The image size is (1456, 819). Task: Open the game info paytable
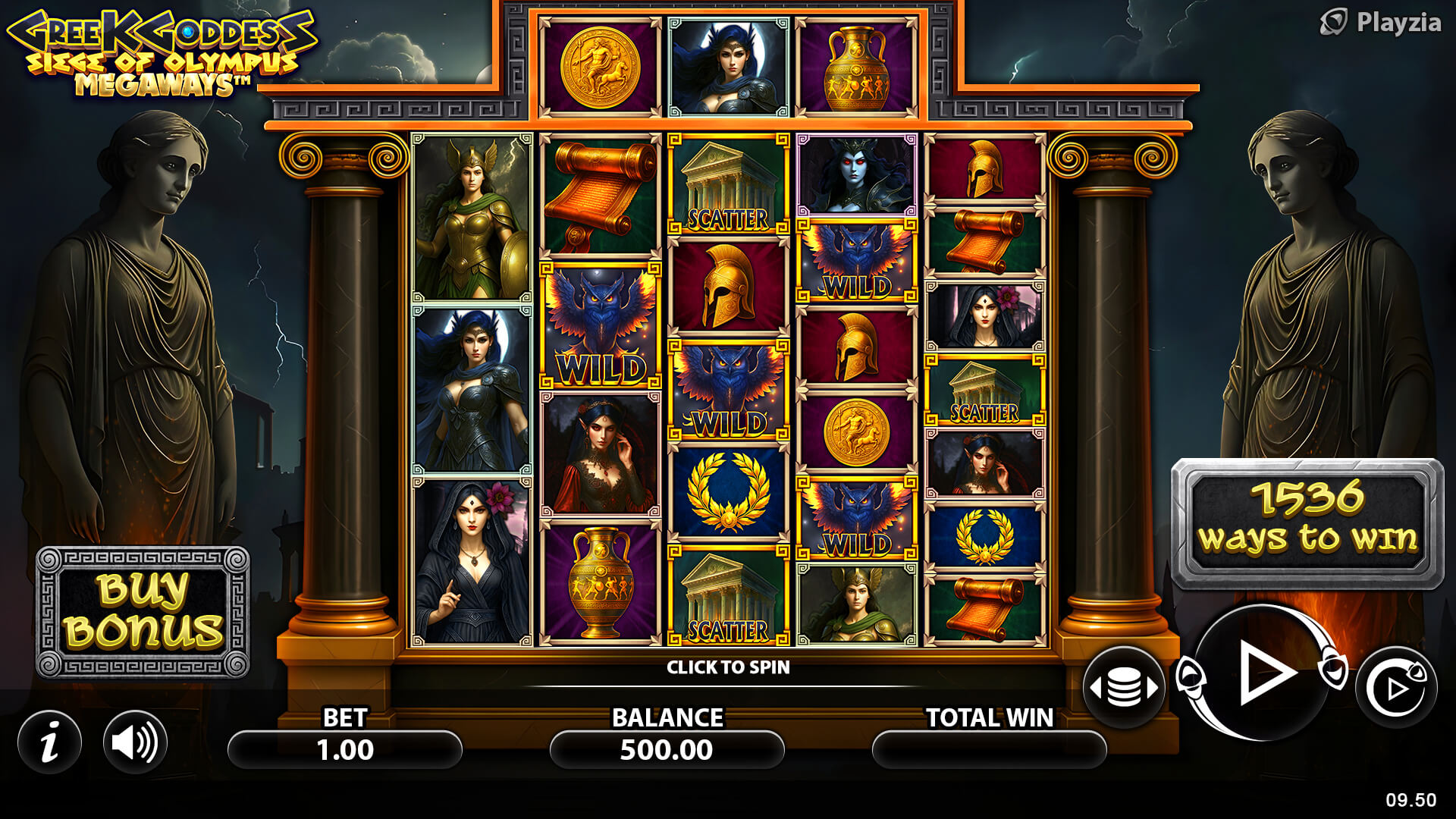pyautogui.click(x=50, y=742)
